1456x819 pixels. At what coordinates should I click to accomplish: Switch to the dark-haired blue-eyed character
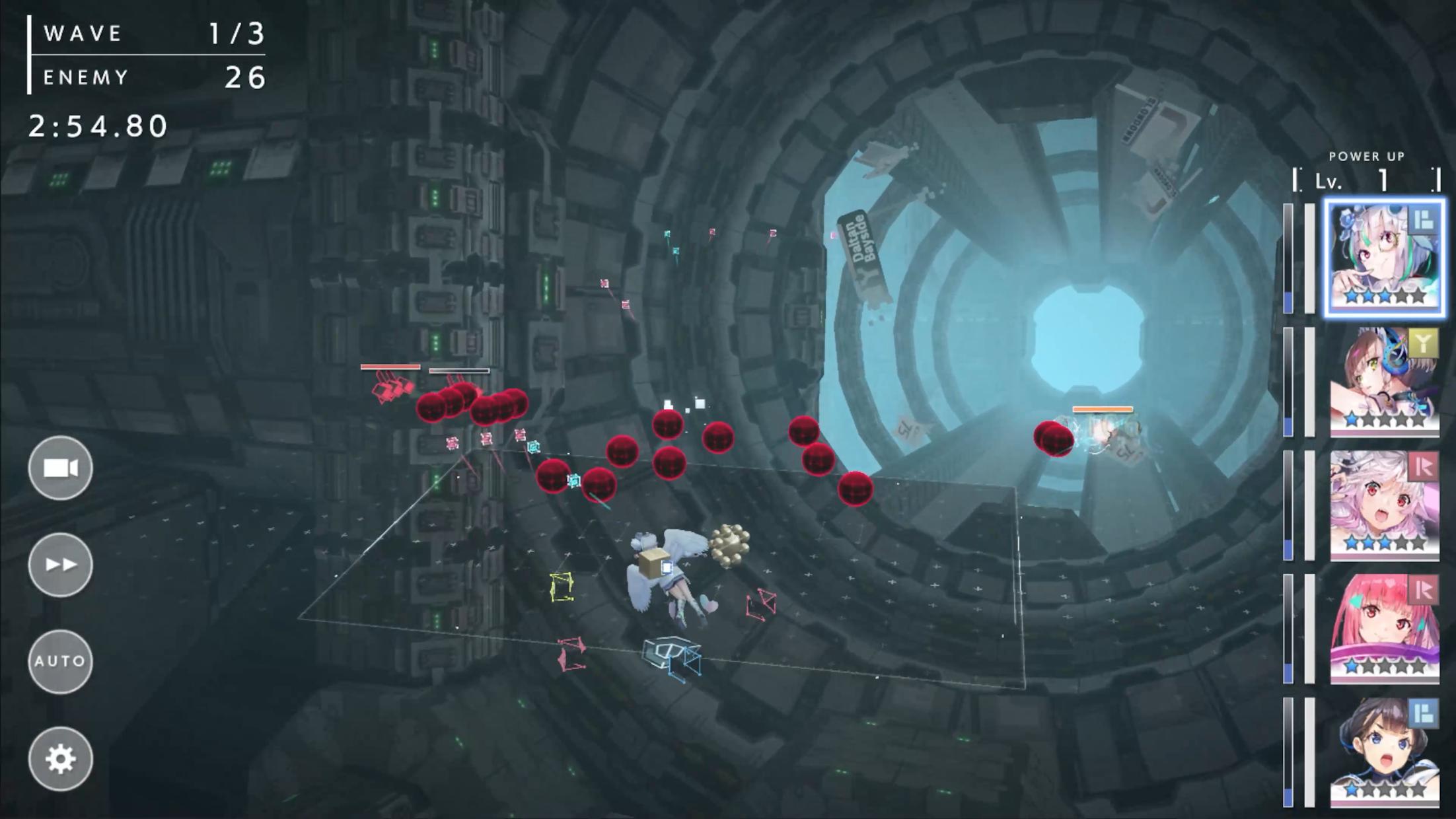pyautogui.click(x=1384, y=752)
